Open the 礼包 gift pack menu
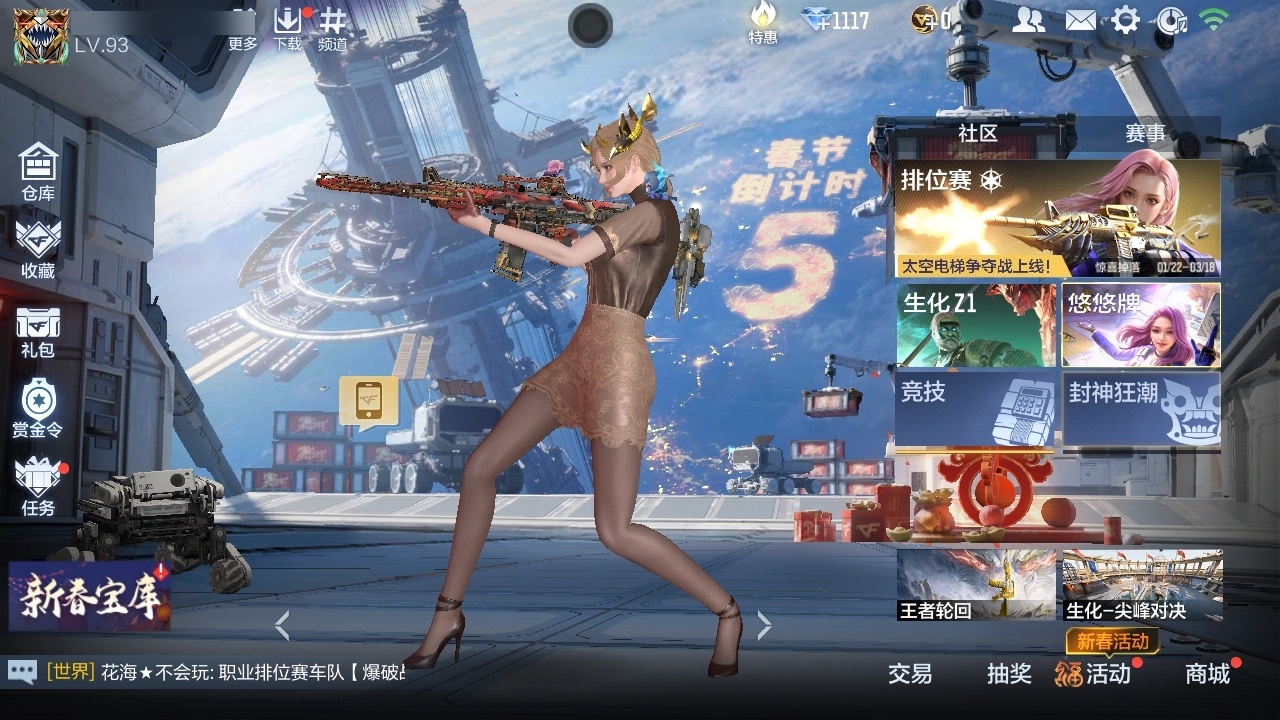The width and height of the screenshot is (1280, 720). pyautogui.click(x=38, y=332)
